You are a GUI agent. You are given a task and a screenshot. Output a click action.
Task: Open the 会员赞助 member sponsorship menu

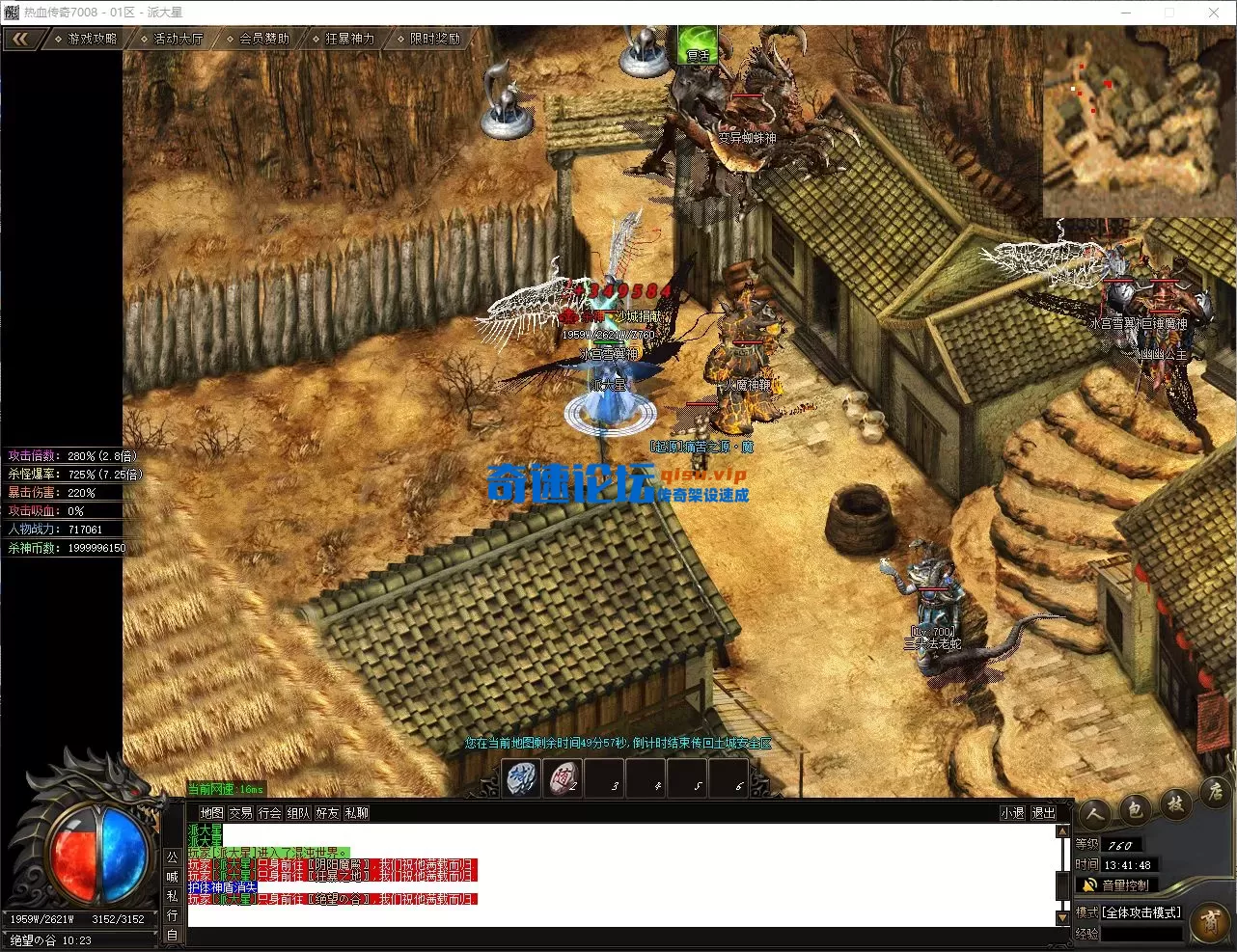(x=261, y=39)
